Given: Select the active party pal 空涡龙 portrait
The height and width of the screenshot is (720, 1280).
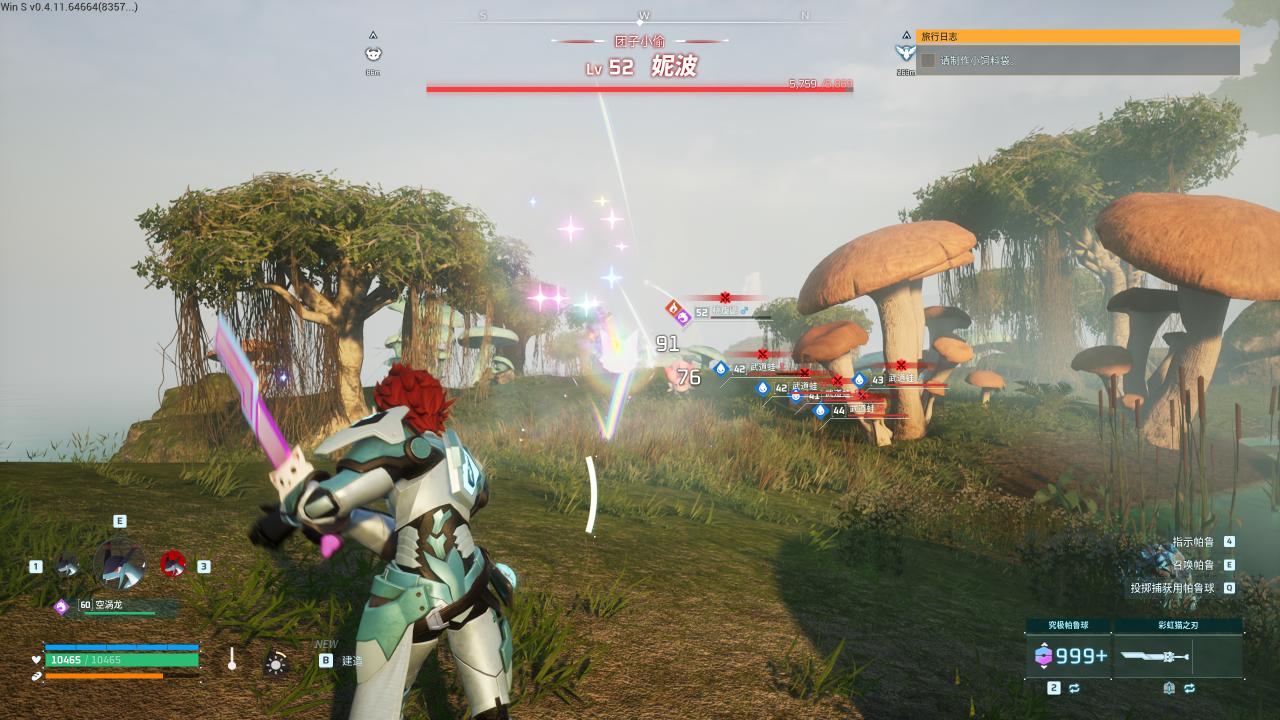Looking at the screenshot, I should pyautogui.click(x=119, y=564).
